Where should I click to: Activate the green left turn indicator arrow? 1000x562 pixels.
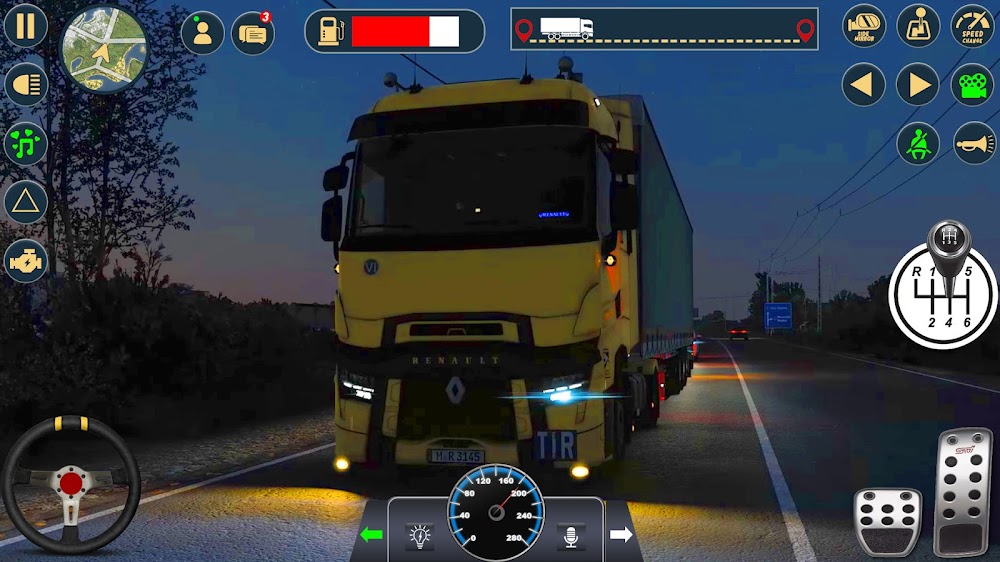(x=372, y=535)
